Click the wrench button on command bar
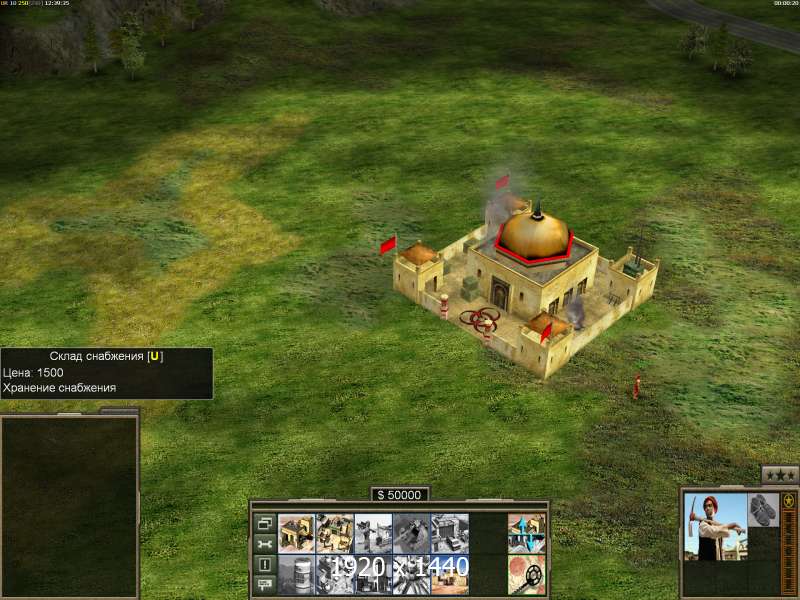The height and width of the screenshot is (600, 800). [265, 544]
